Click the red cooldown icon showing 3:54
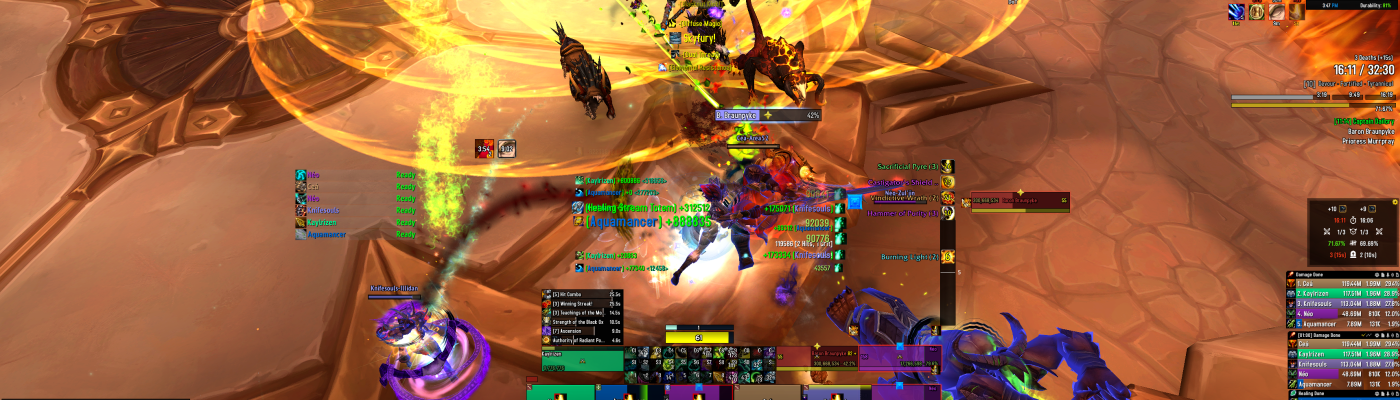Viewport: 1400px width, 400px height. (x=485, y=148)
